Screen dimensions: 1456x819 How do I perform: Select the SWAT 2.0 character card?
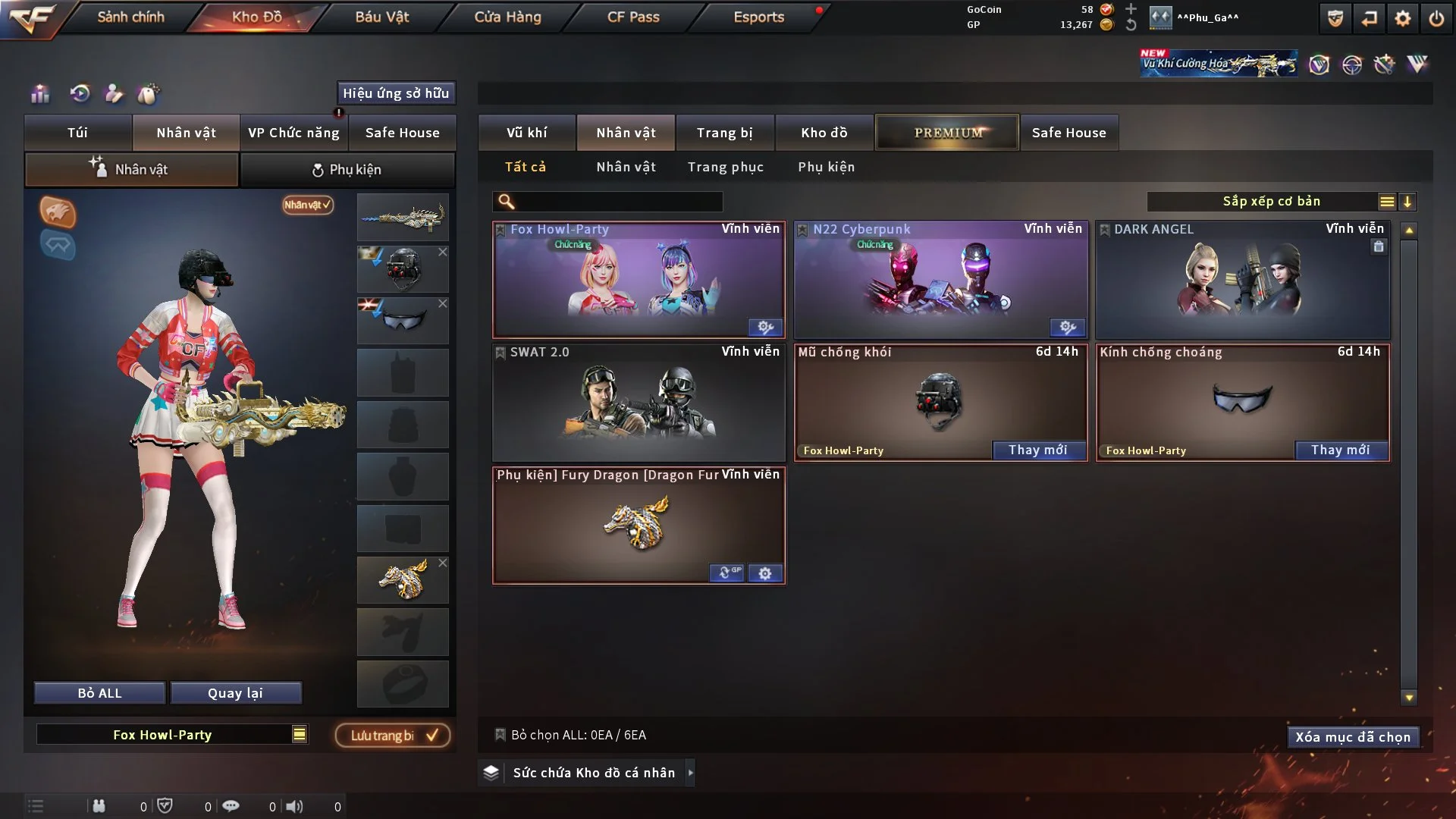tap(639, 403)
